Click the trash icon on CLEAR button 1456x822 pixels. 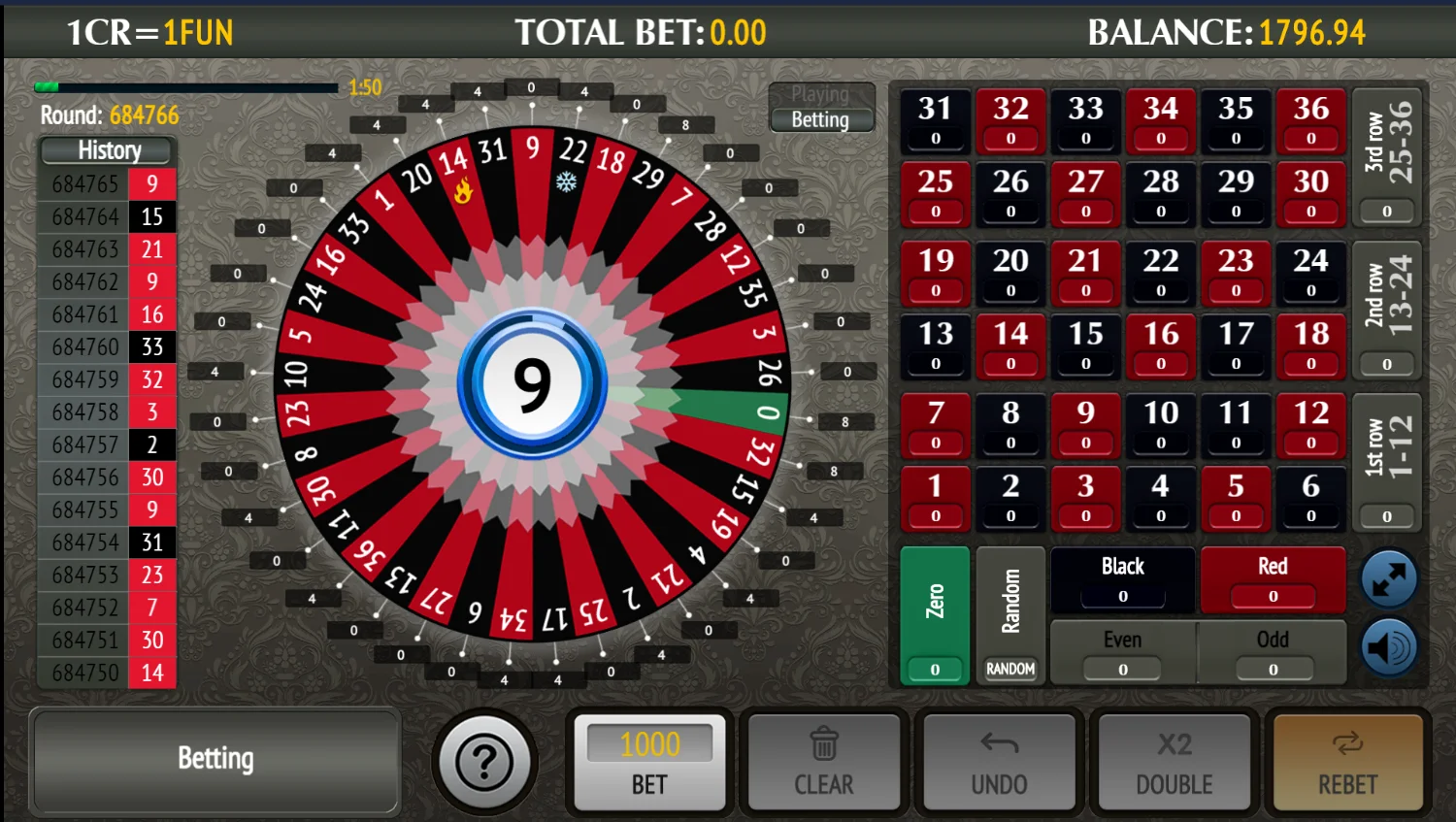click(823, 745)
